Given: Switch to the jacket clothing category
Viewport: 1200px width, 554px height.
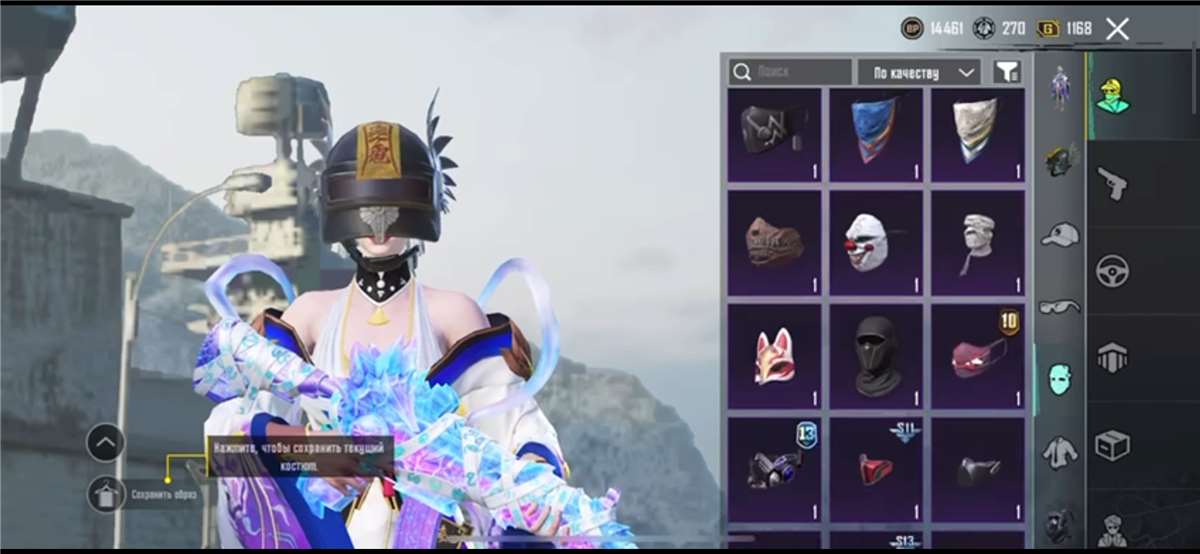Looking at the screenshot, I should pos(1060,453).
